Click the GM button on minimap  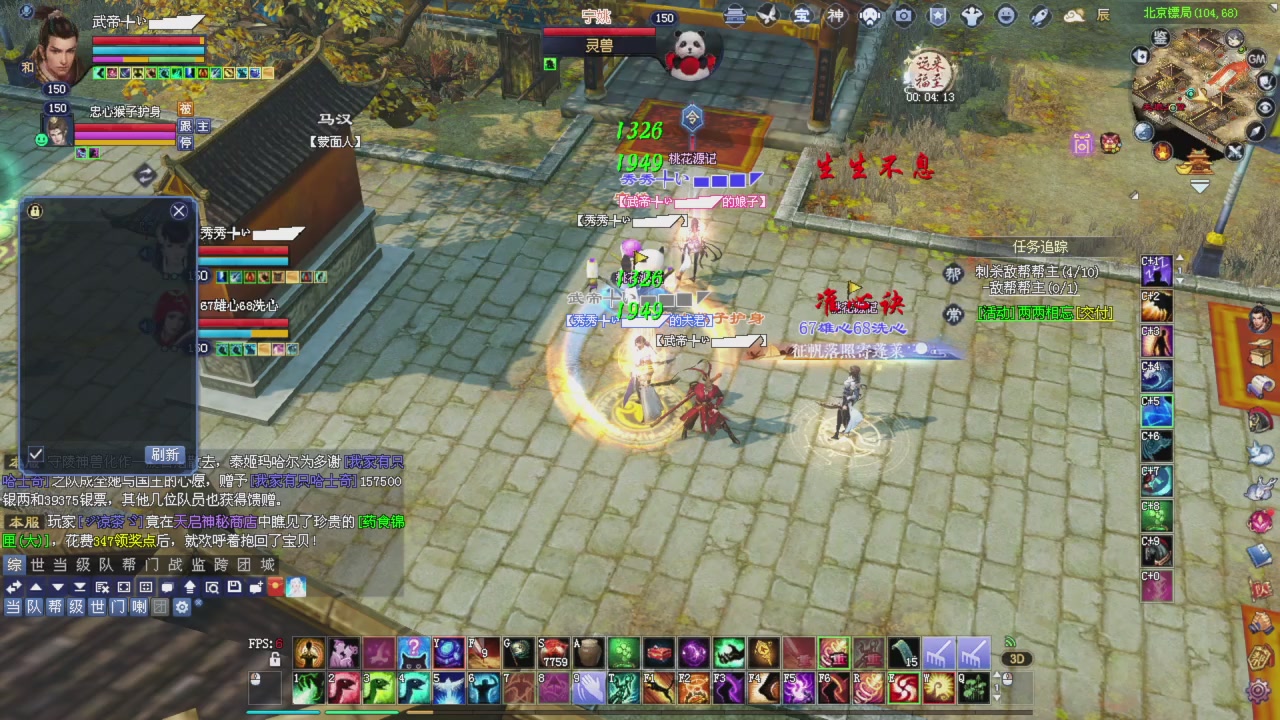(x=1257, y=60)
